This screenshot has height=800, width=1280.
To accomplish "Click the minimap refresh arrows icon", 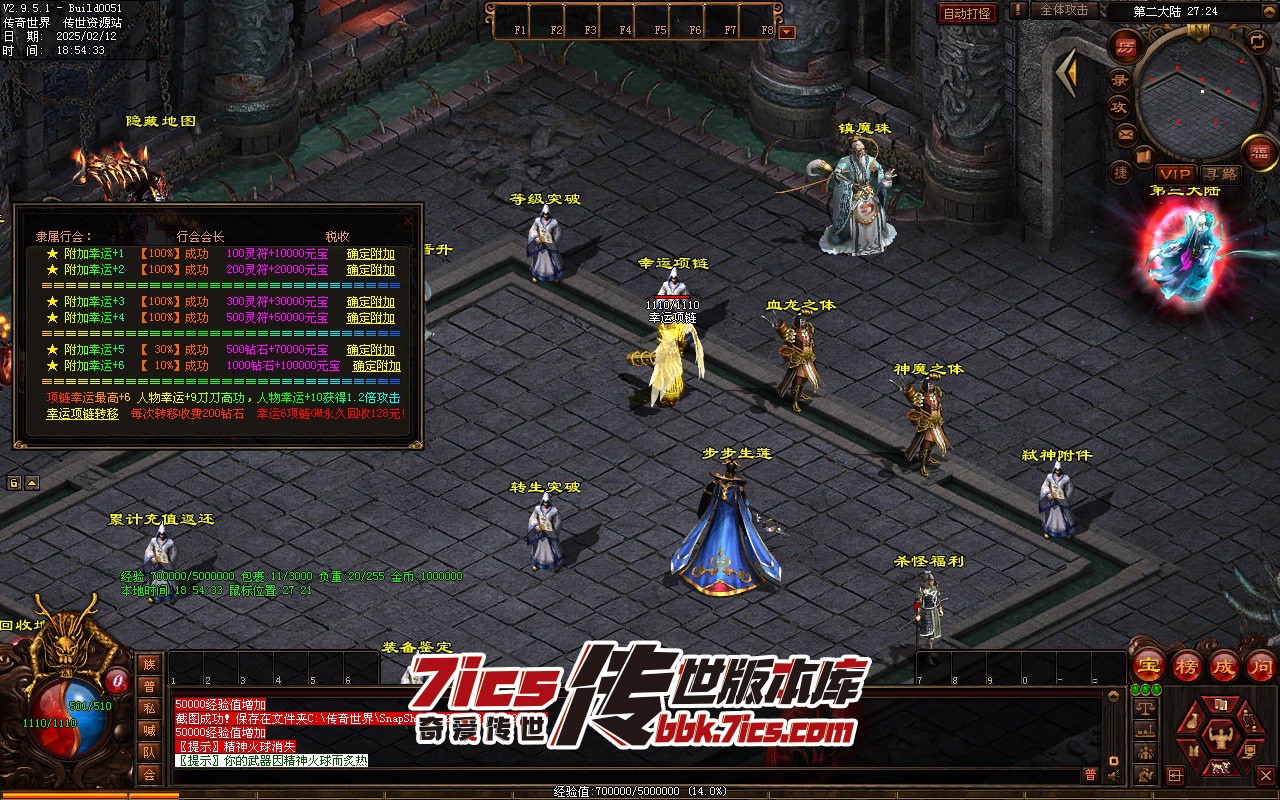I will [x=1257, y=41].
